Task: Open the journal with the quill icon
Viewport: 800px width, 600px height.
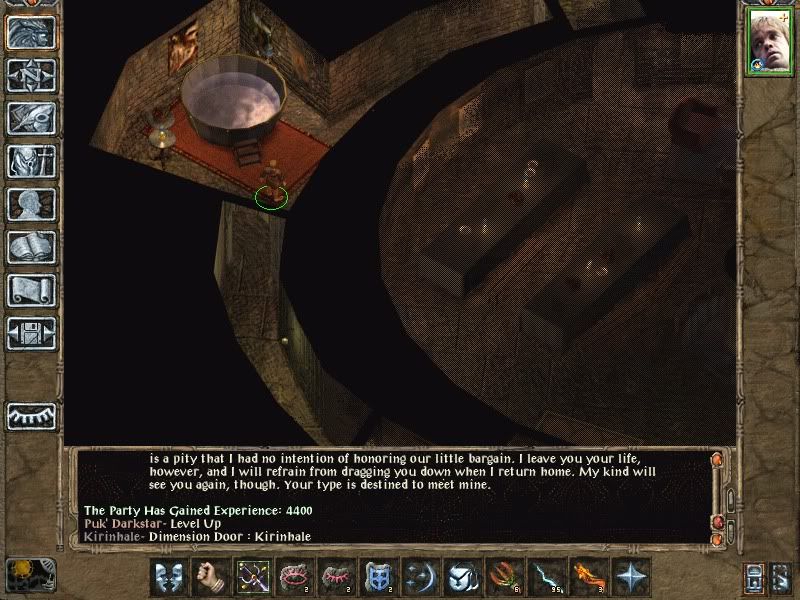Action: [x=31, y=118]
